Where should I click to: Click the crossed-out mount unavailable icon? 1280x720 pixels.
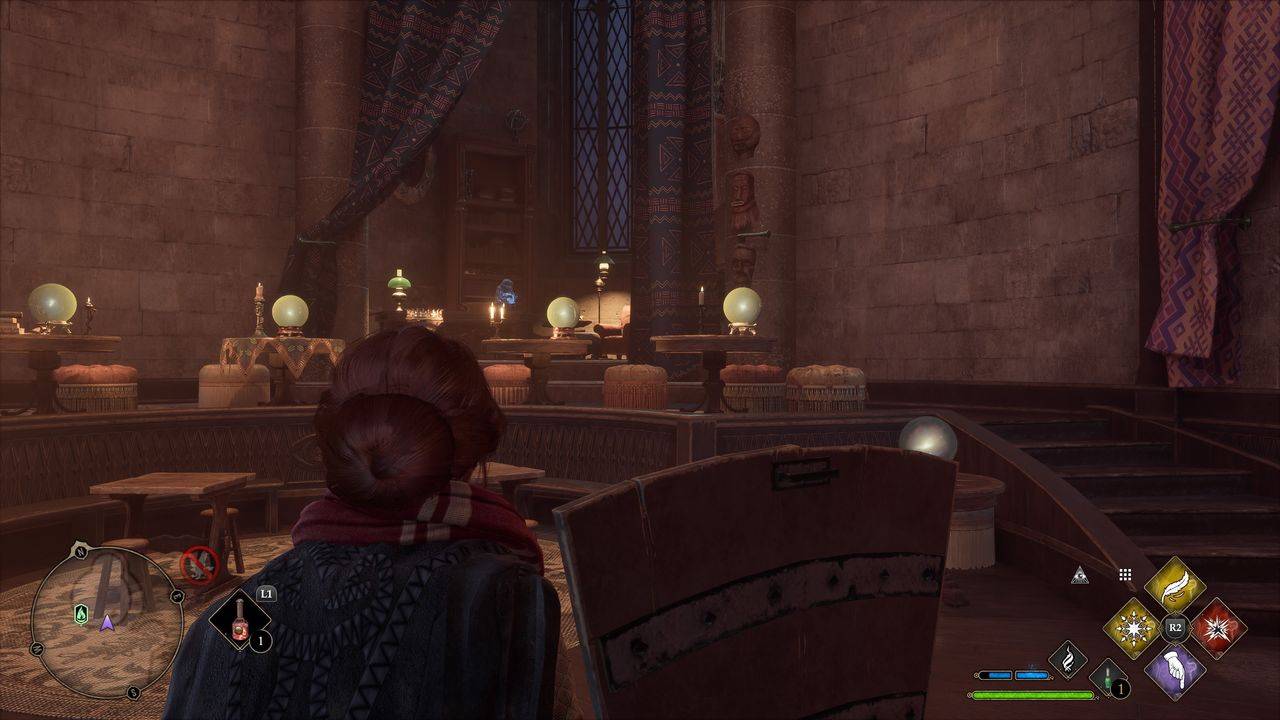[199, 565]
